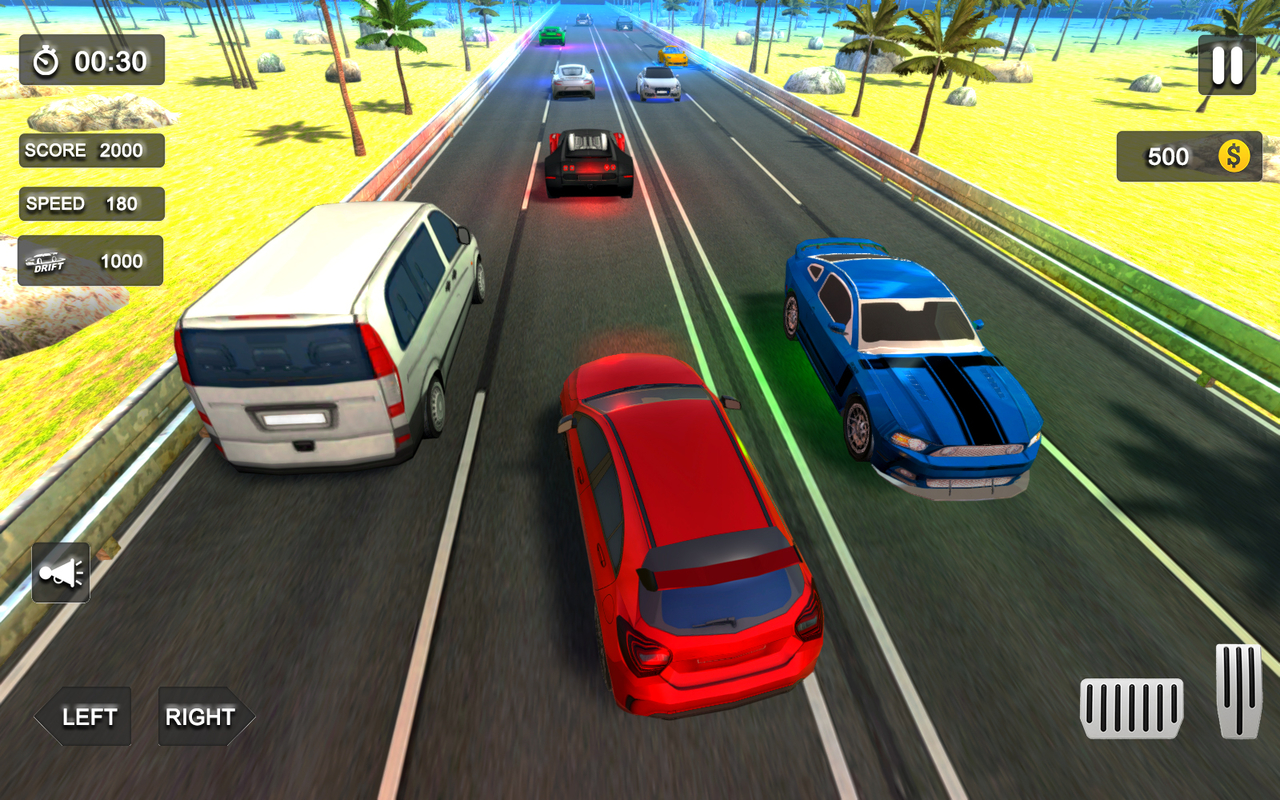The image size is (1280, 800).
Task: Click the black sports car ahead
Action: click(x=585, y=160)
